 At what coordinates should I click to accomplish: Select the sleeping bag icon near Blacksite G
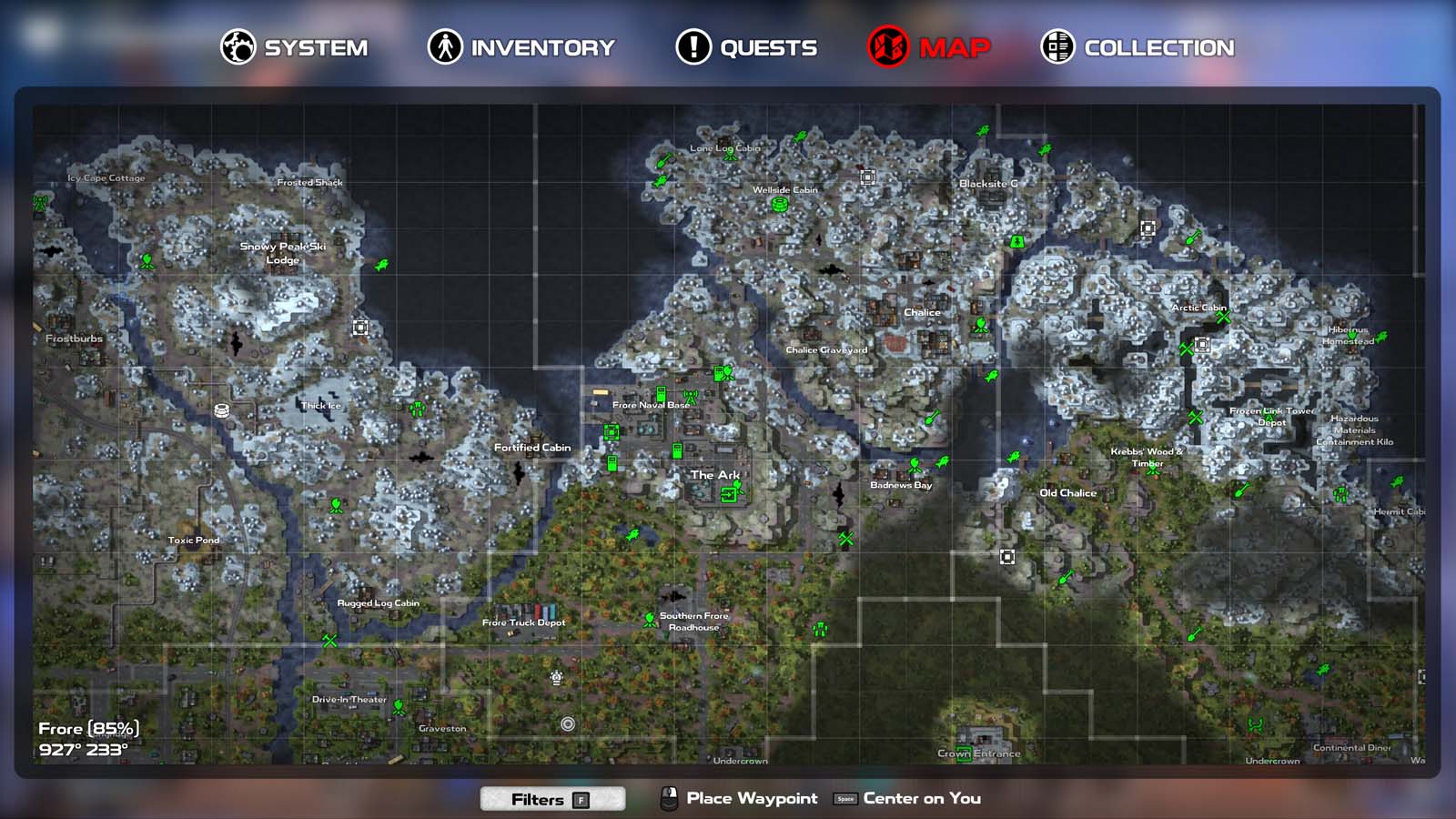point(1016,241)
